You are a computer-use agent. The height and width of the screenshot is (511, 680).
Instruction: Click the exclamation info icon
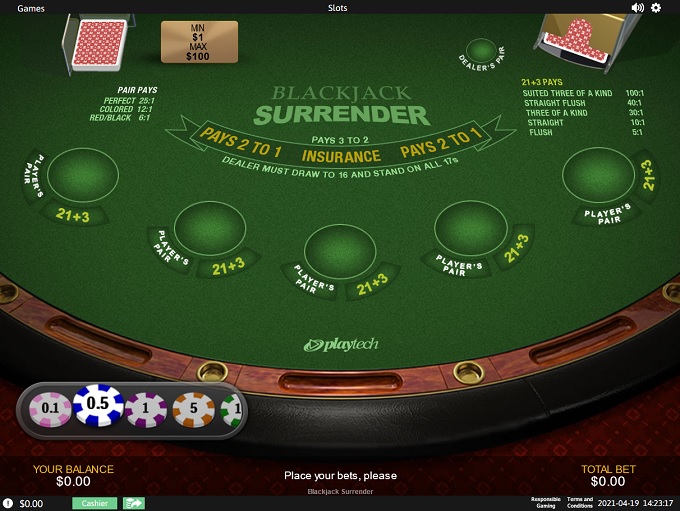click(8, 503)
